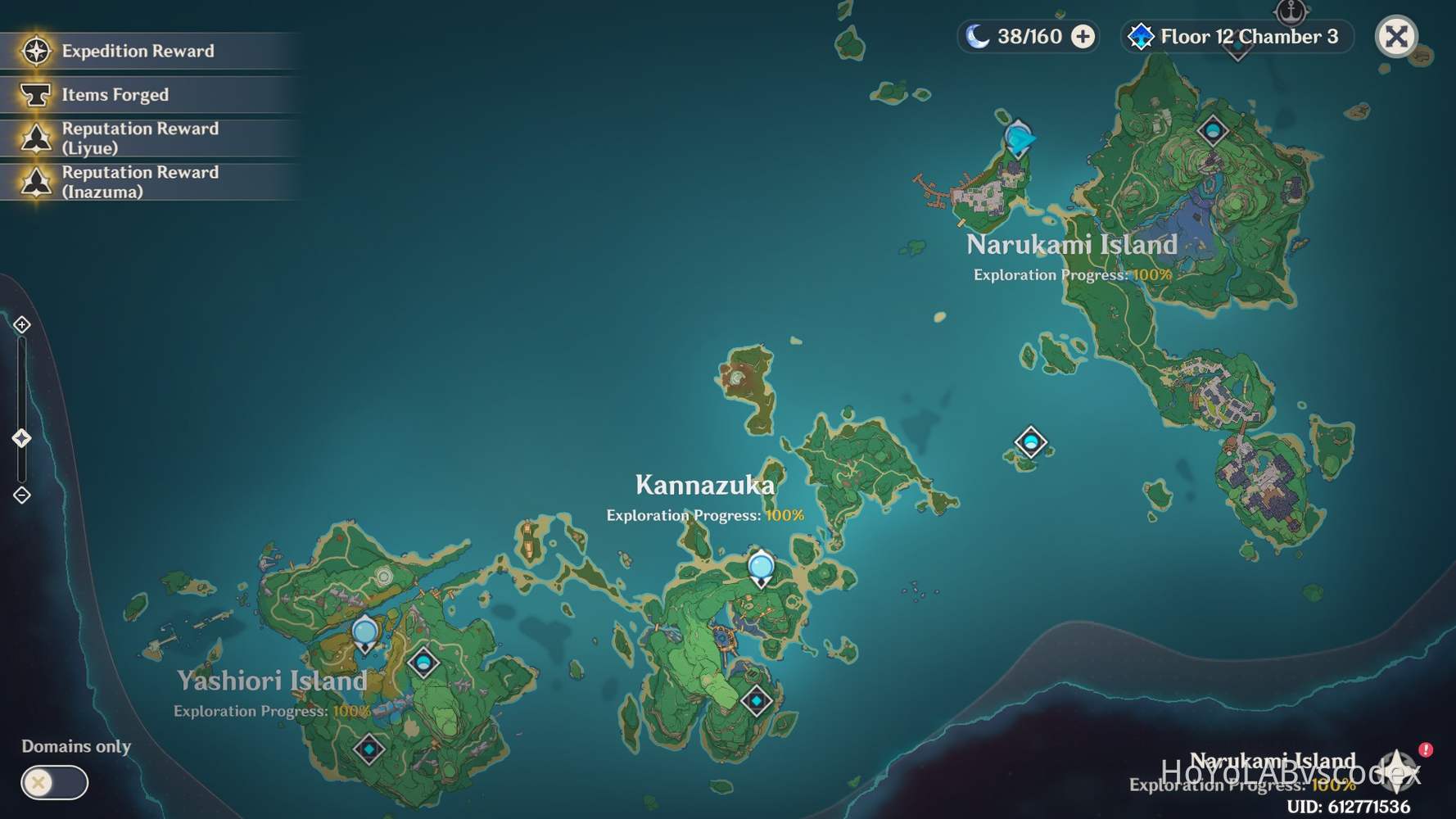The image size is (1456, 819).
Task: Click the Statue of the Seven pin on Yashiori
Action: (x=365, y=631)
